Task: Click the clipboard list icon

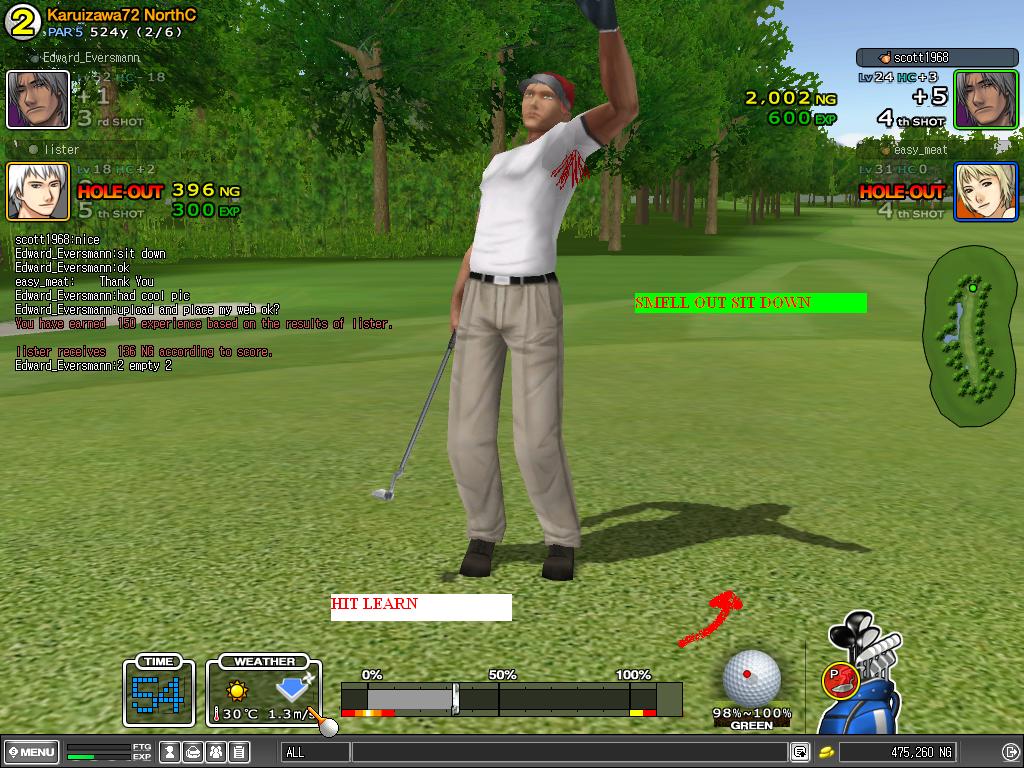Action: [x=240, y=752]
